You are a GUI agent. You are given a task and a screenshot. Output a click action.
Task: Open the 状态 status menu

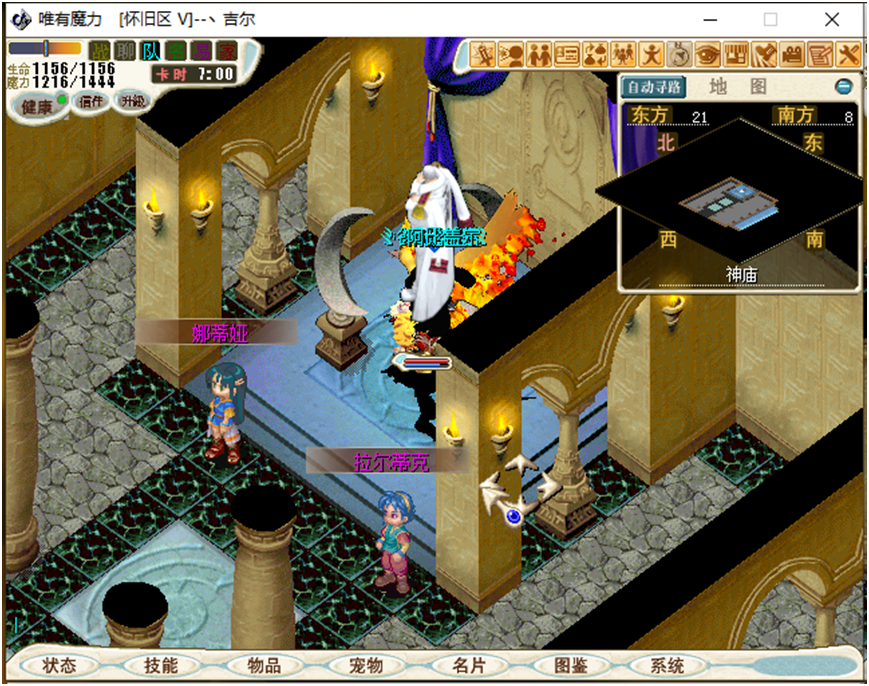point(58,665)
